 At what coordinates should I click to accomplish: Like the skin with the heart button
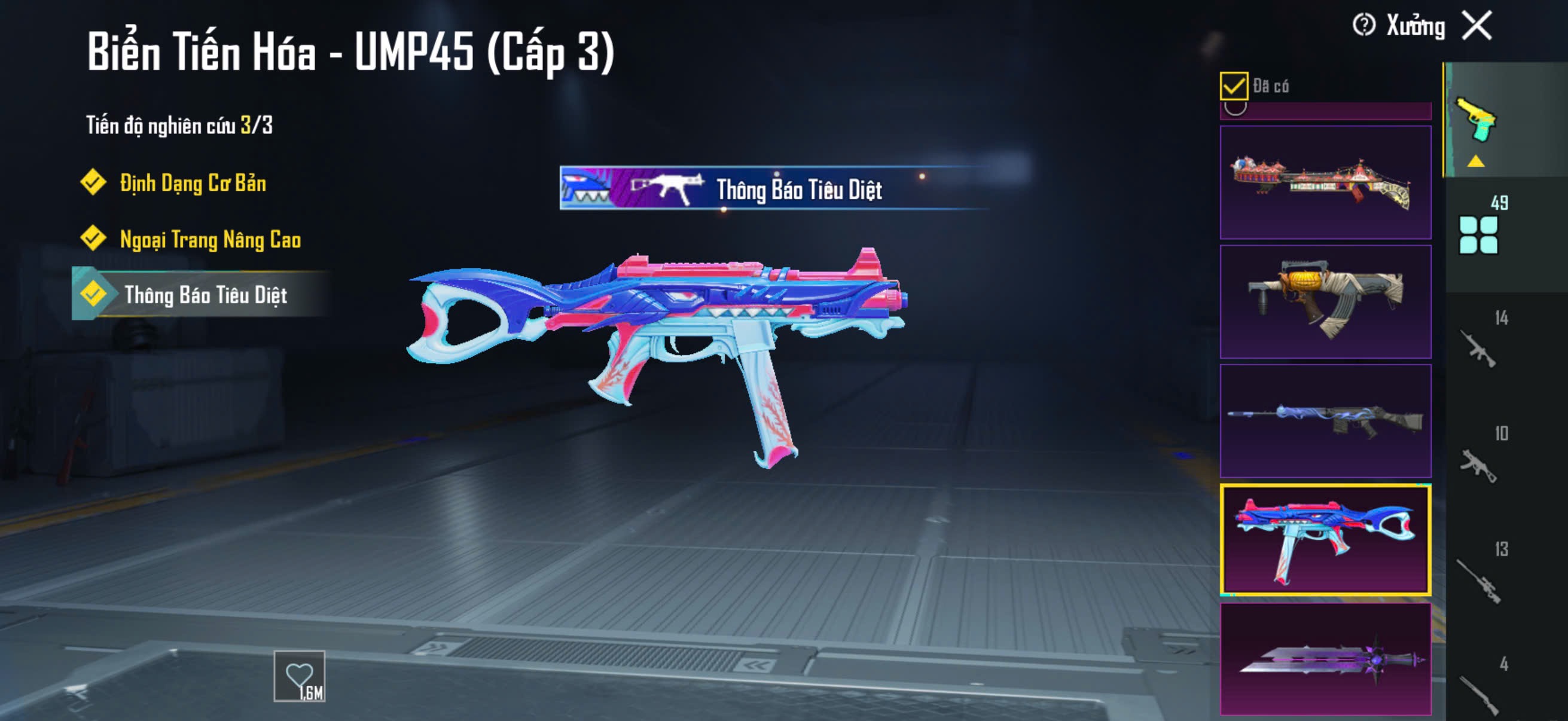[300, 676]
